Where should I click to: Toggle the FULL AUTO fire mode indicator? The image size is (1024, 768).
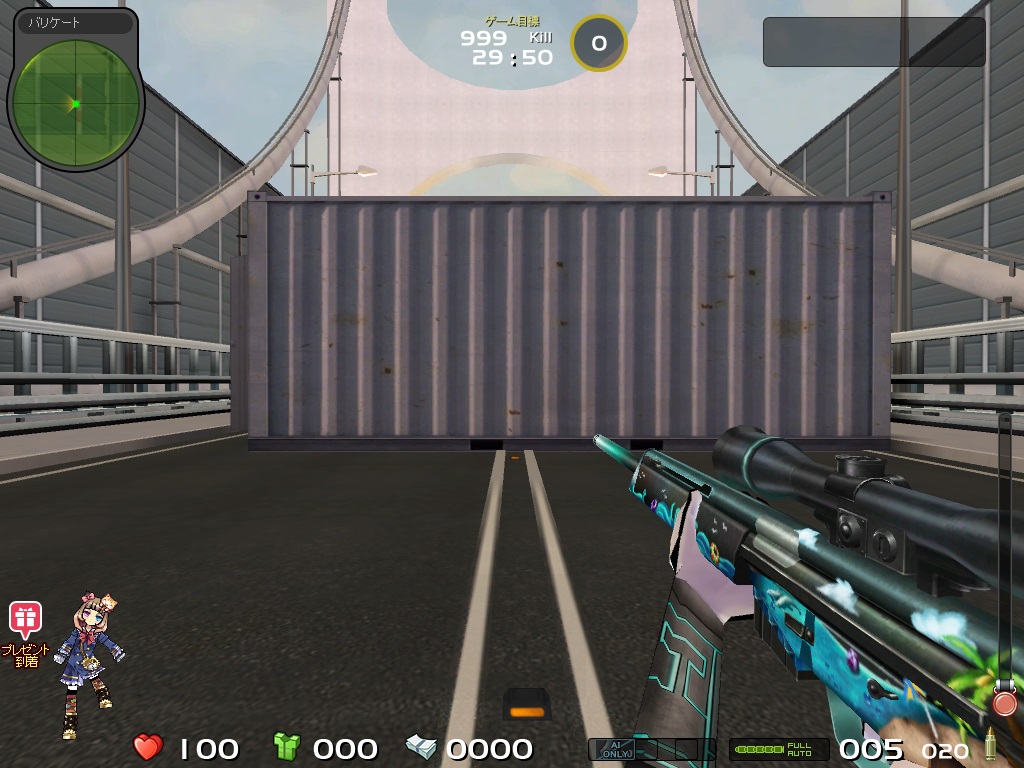[x=779, y=749]
